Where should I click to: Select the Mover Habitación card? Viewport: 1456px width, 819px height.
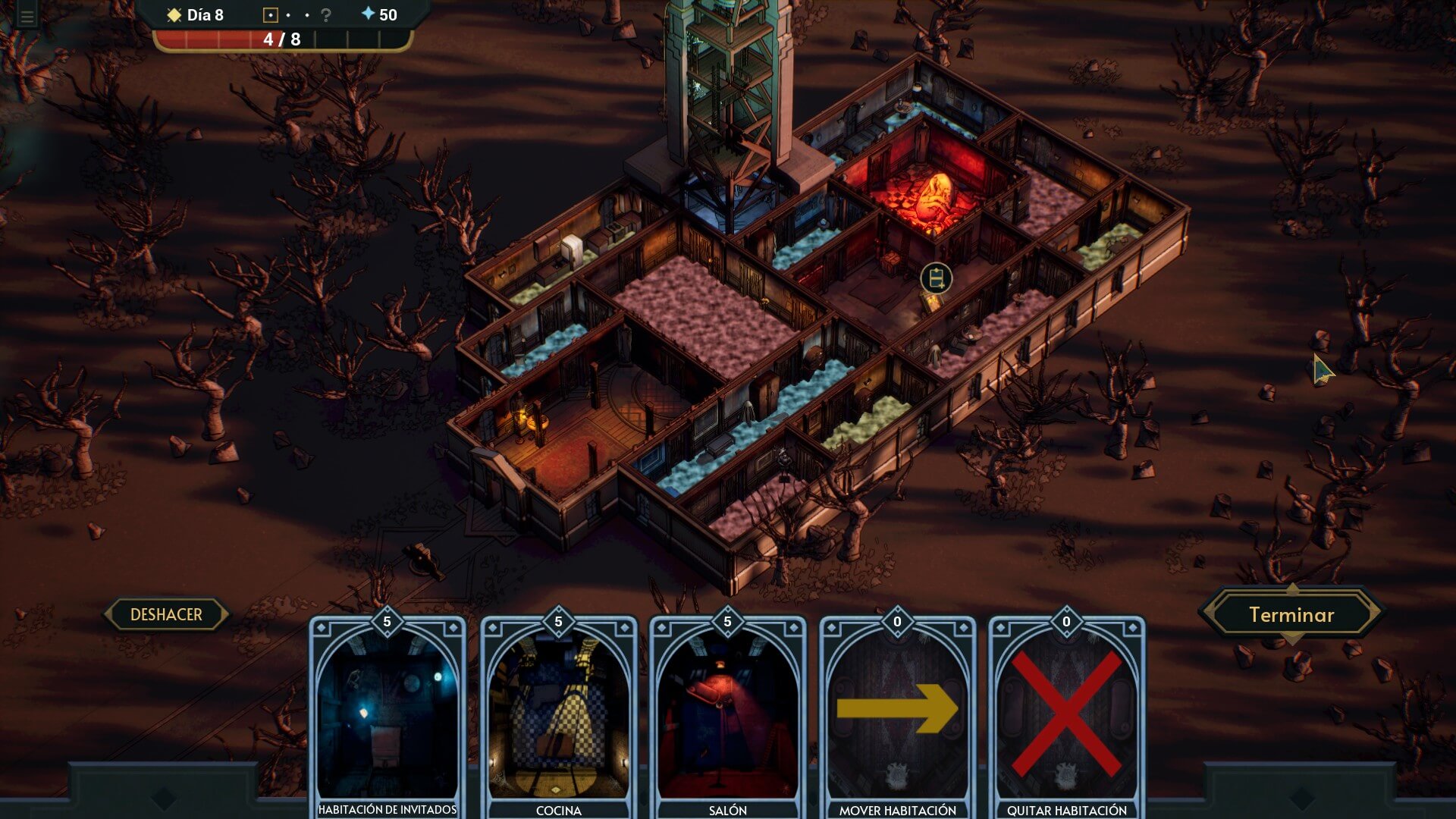coord(897,717)
